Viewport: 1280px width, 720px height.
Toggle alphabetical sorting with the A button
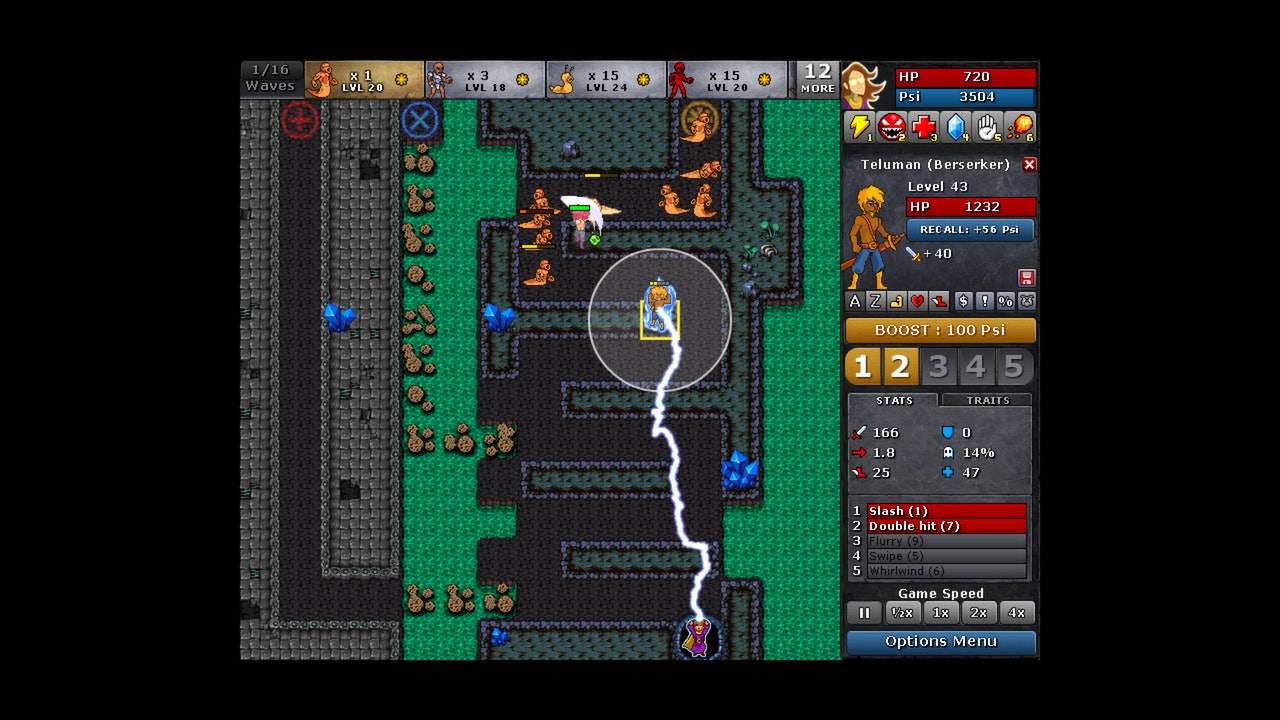[856, 301]
